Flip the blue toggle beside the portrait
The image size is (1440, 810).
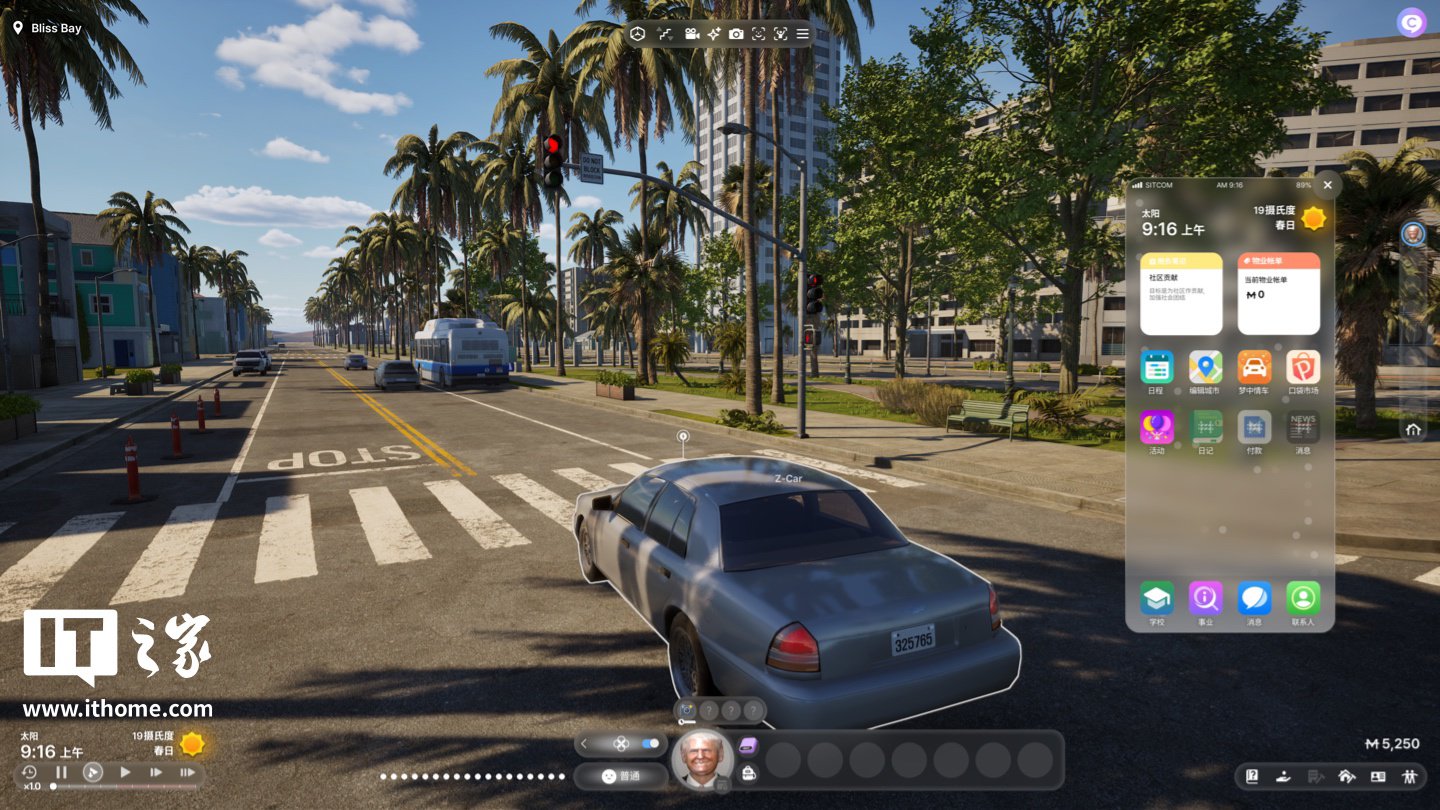tap(651, 744)
